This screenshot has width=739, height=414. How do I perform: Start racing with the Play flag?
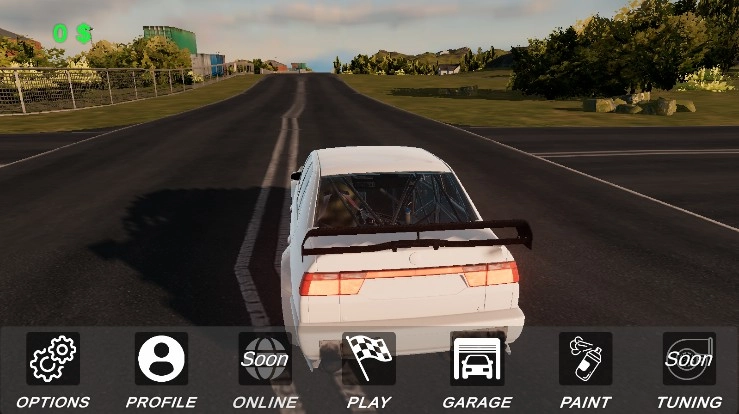[x=368, y=359]
